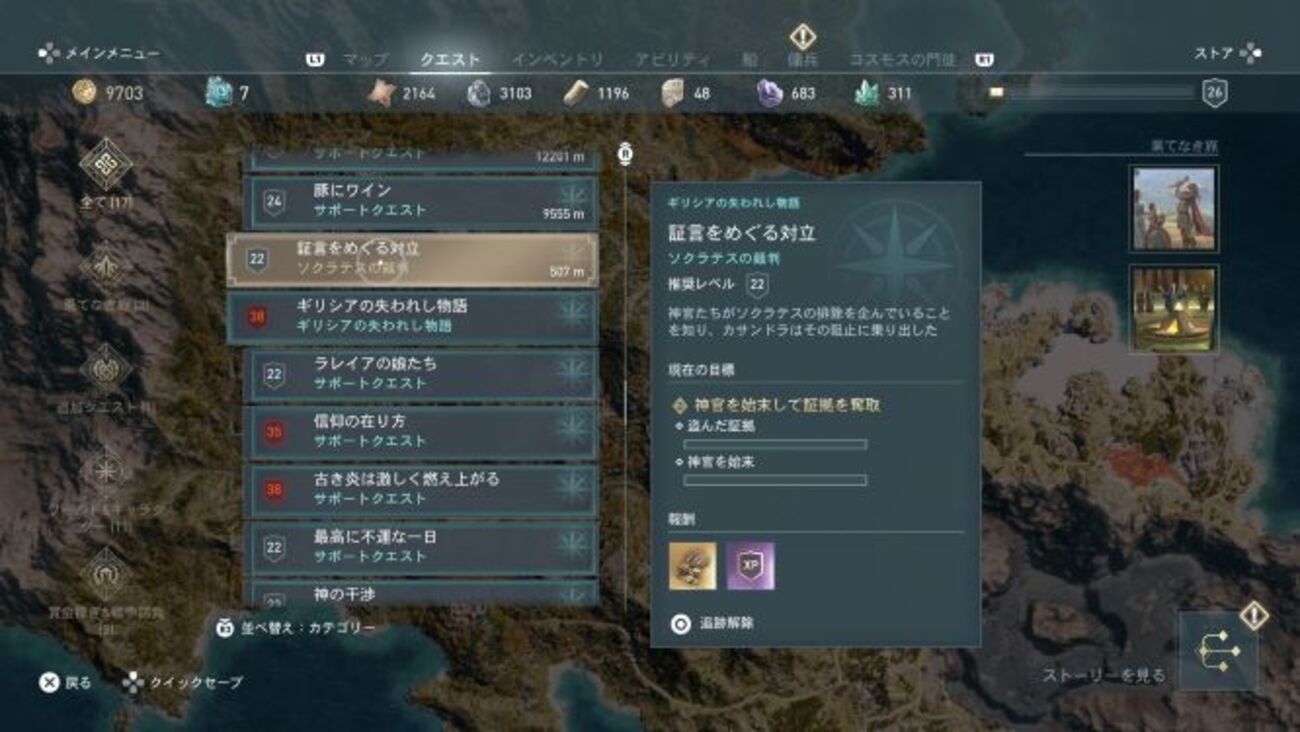The height and width of the screenshot is (732, 1300).
Task: Choose the ラレイアの娘たち quest
Action: pyautogui.click(x=421, y=373)
